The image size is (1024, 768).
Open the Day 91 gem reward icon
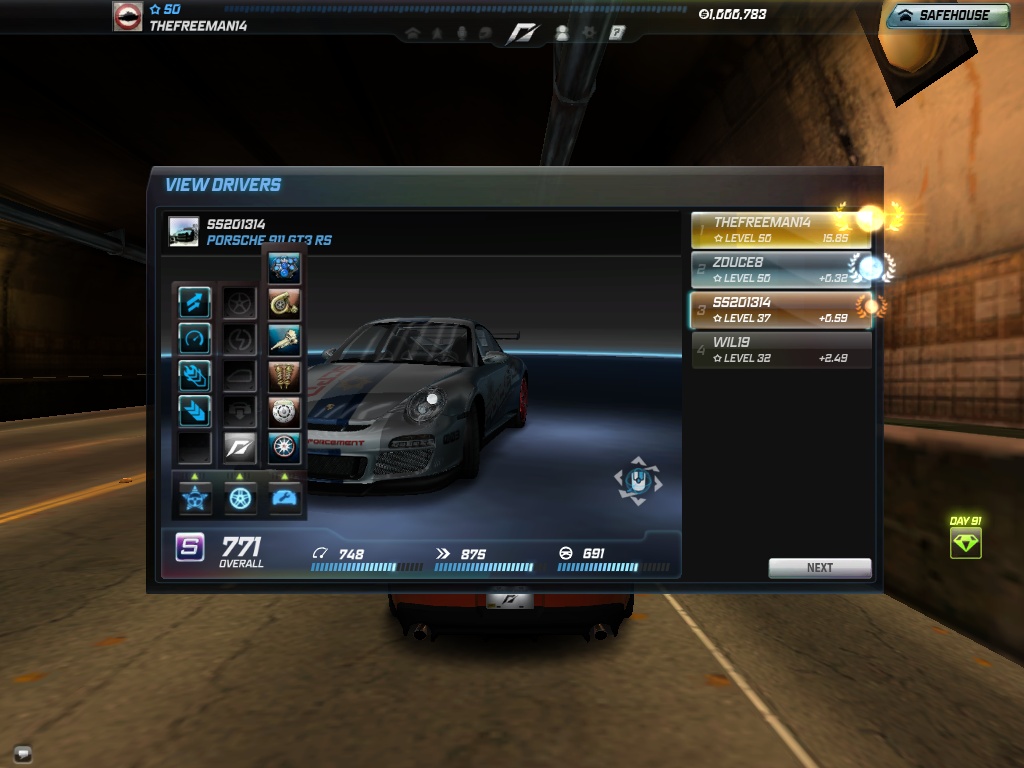pyautogui.click(x=965, y=543)
